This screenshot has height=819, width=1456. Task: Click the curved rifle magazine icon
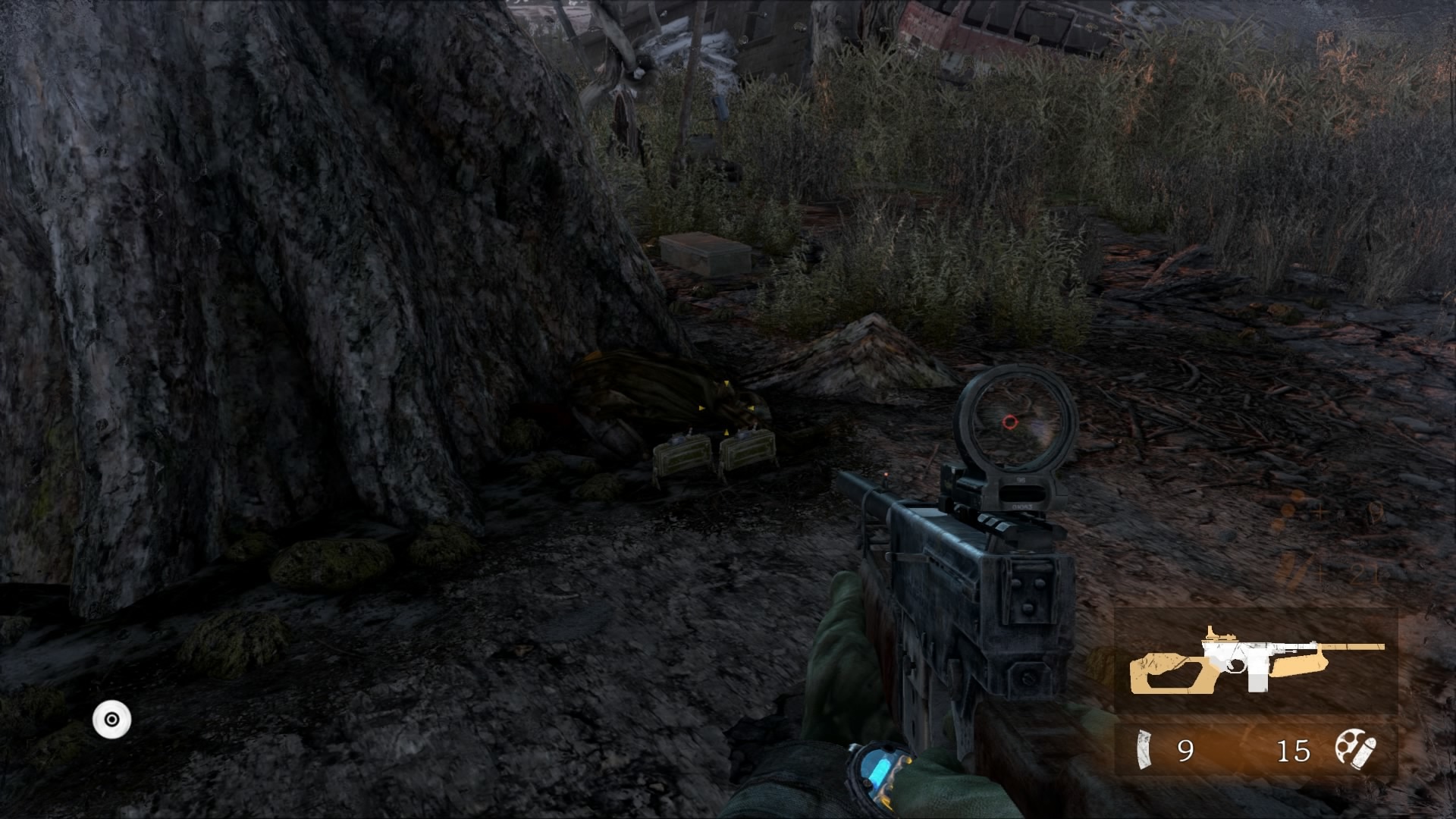[x=1143, y=749]
